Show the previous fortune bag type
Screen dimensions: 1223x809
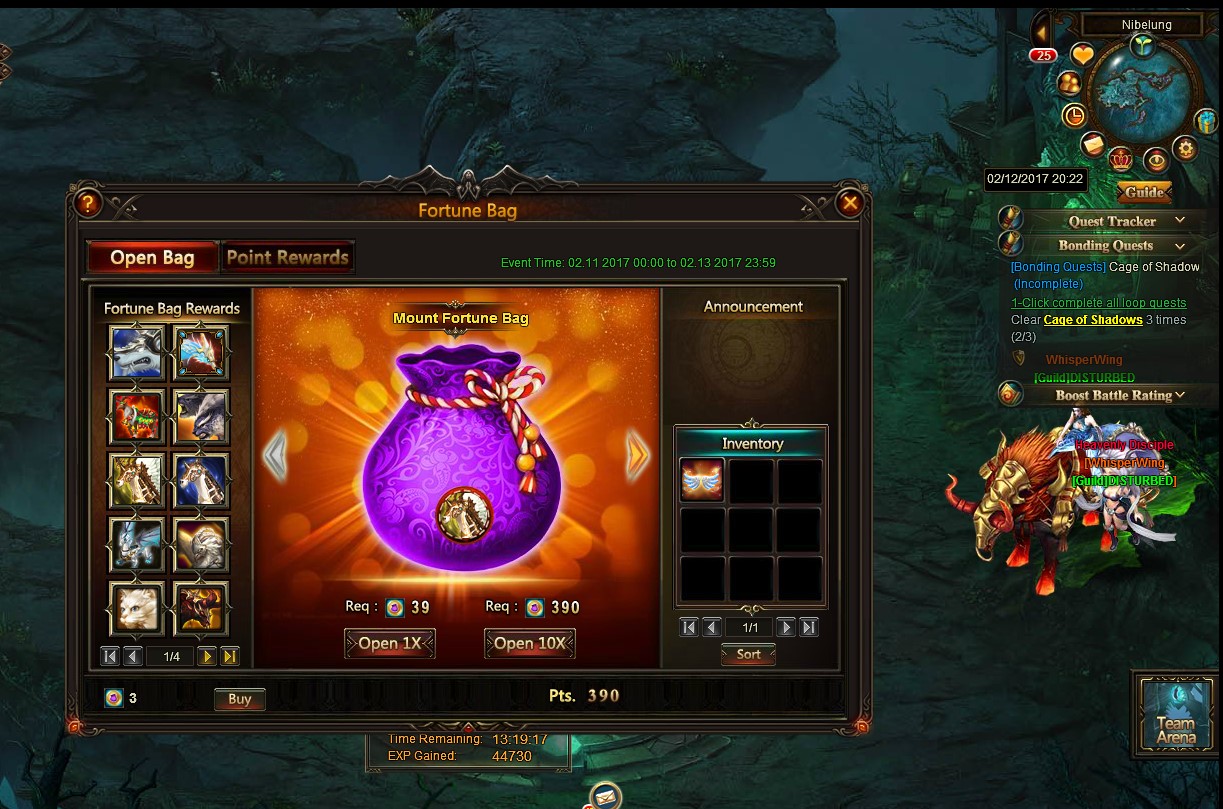[275, 457]
